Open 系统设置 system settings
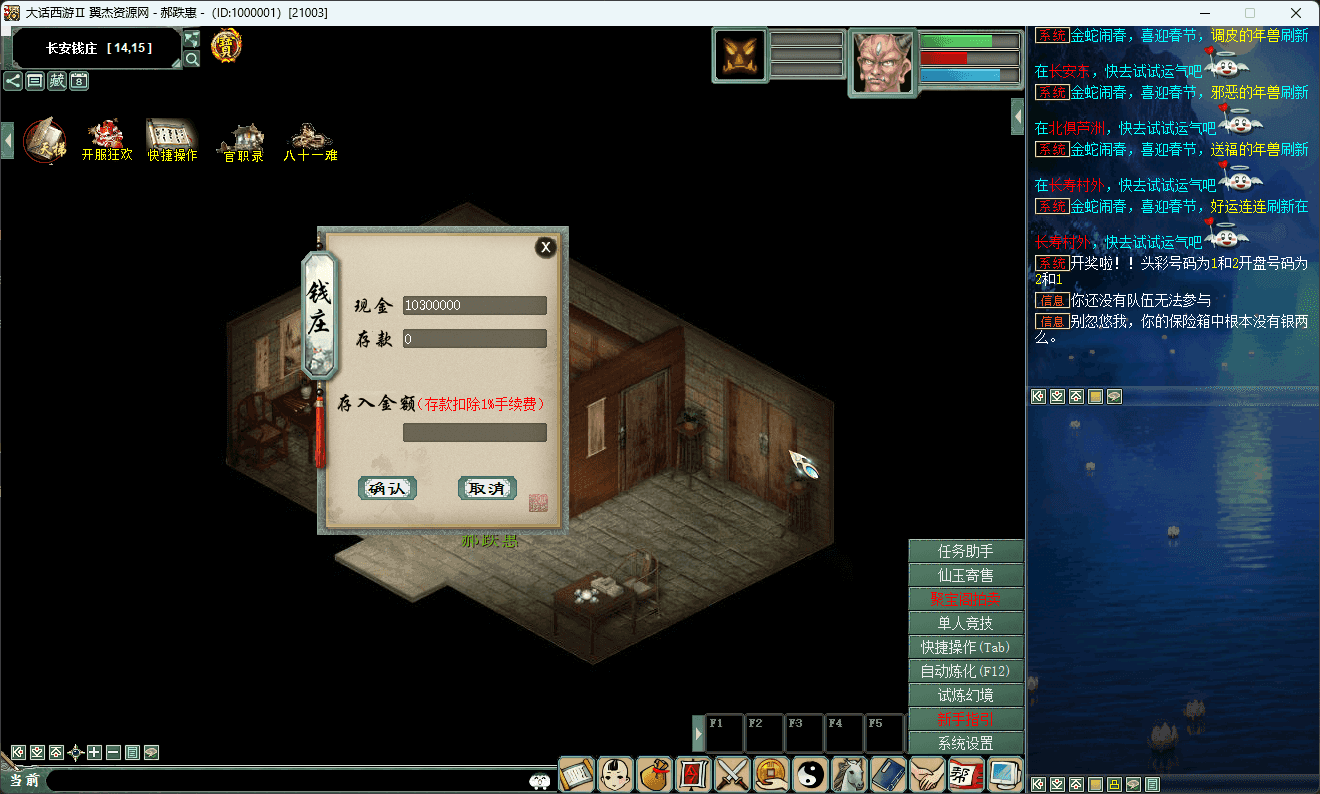This screenshot has height=794, width=1320. [x=965, y=743]
